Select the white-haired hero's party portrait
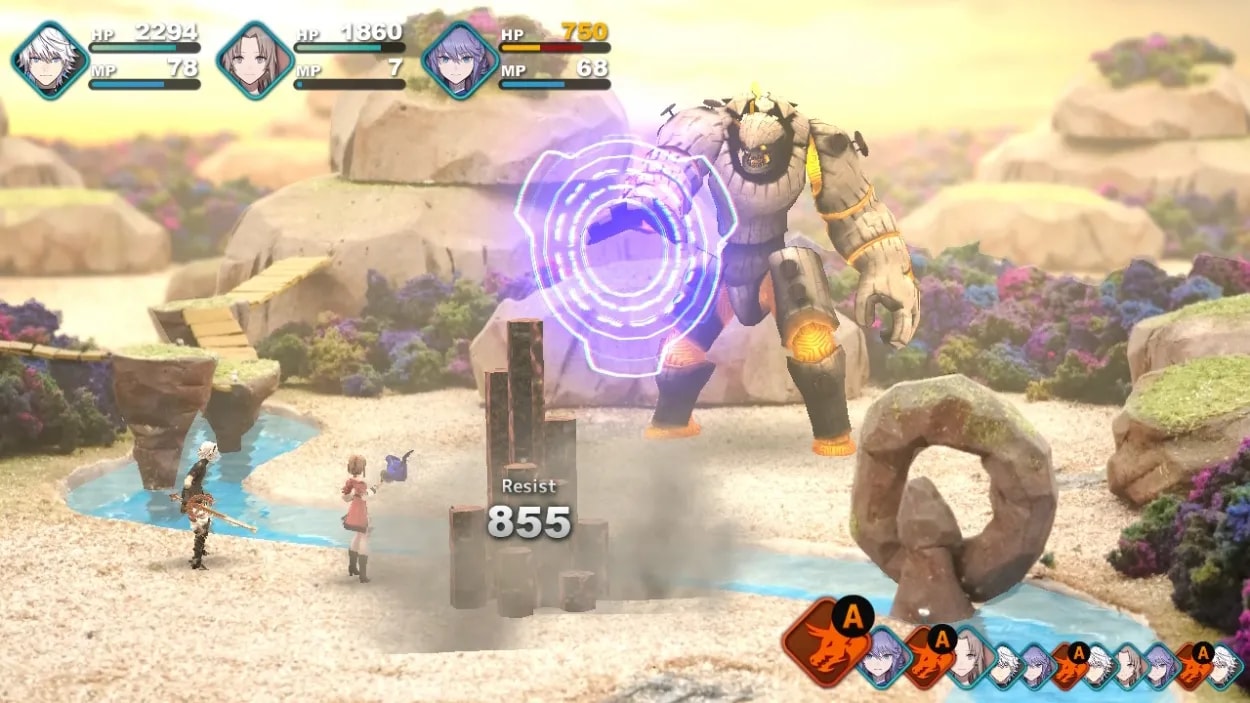This screenshot has height=703, width=1250. pos(50,60)
